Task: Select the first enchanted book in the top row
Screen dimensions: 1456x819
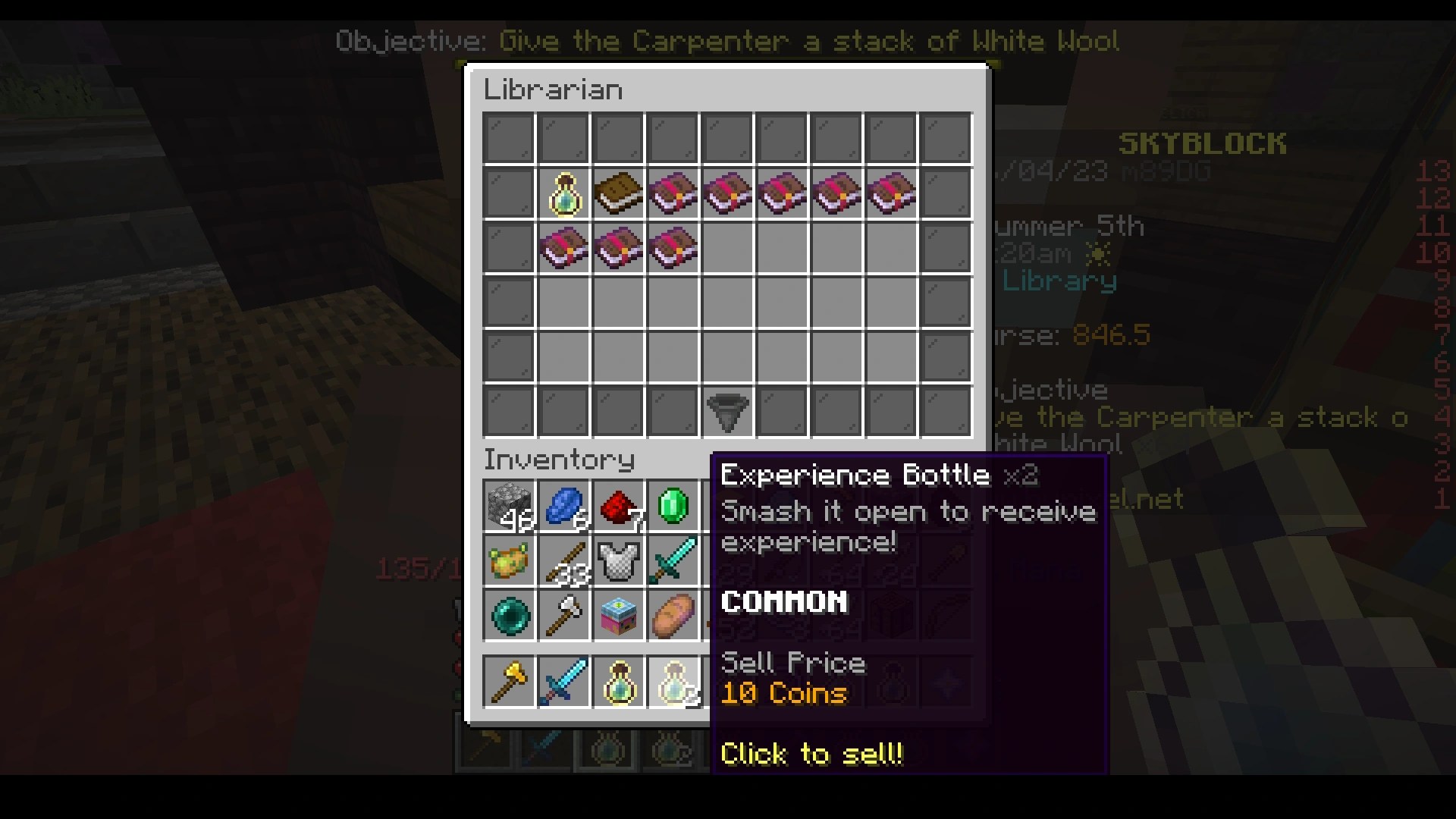Action: (673, 193)
